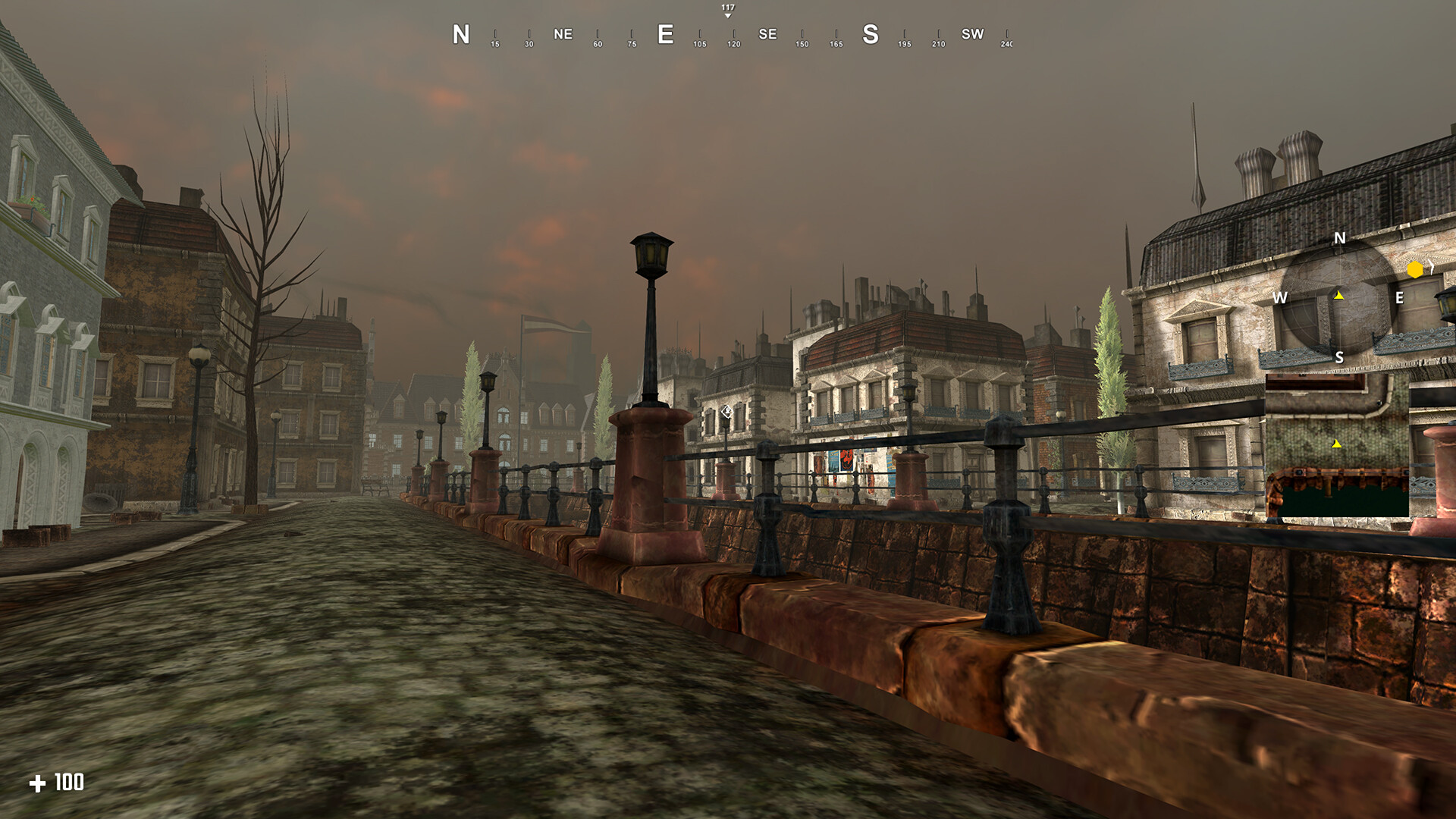Image resolution: width=1456 pixels, height=819 pixels.
Task: Click the SW label on the compass strip
Action: click(x=973, y=33)
